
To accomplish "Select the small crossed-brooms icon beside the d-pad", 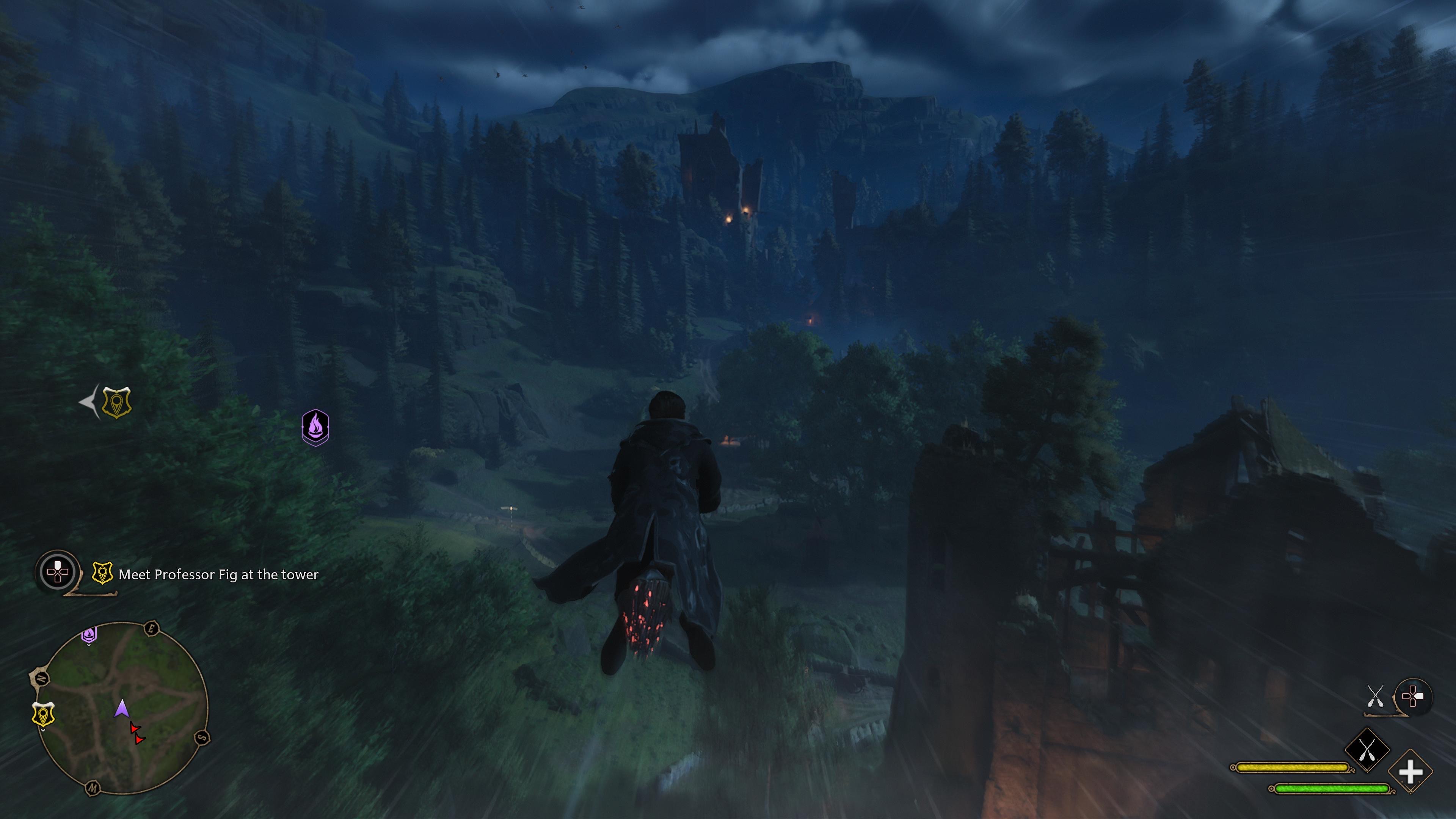I will (1374, 697).
